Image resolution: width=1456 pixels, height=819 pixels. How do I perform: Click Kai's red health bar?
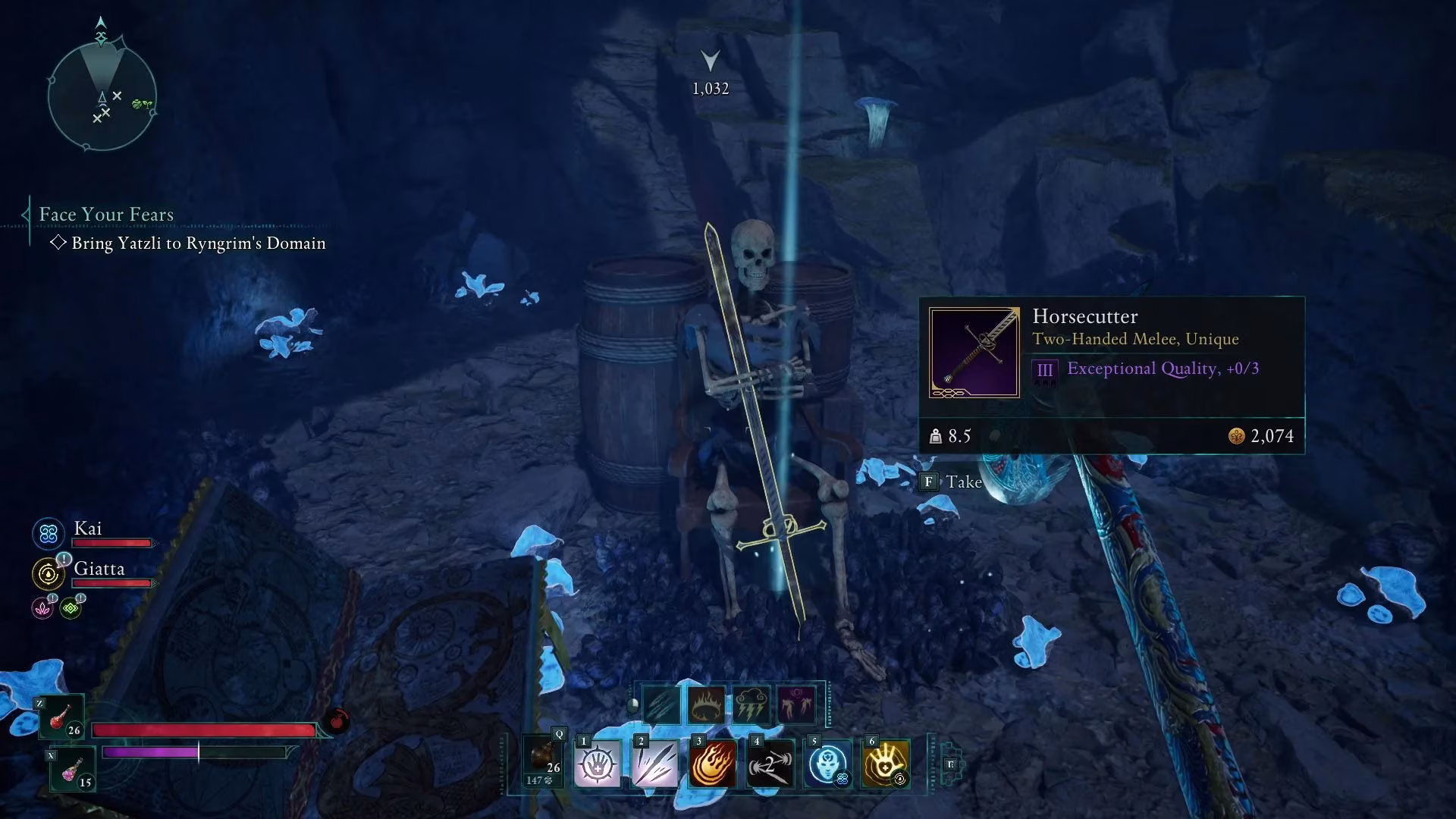111,543
